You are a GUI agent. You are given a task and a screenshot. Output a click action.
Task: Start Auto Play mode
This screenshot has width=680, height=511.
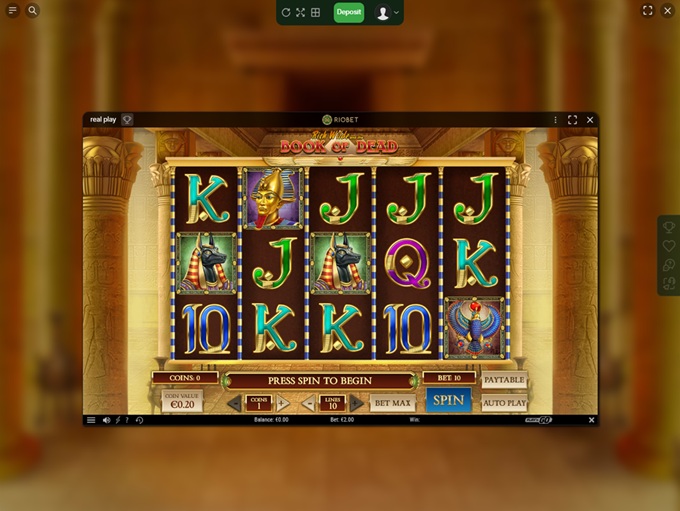click(504, 403)
